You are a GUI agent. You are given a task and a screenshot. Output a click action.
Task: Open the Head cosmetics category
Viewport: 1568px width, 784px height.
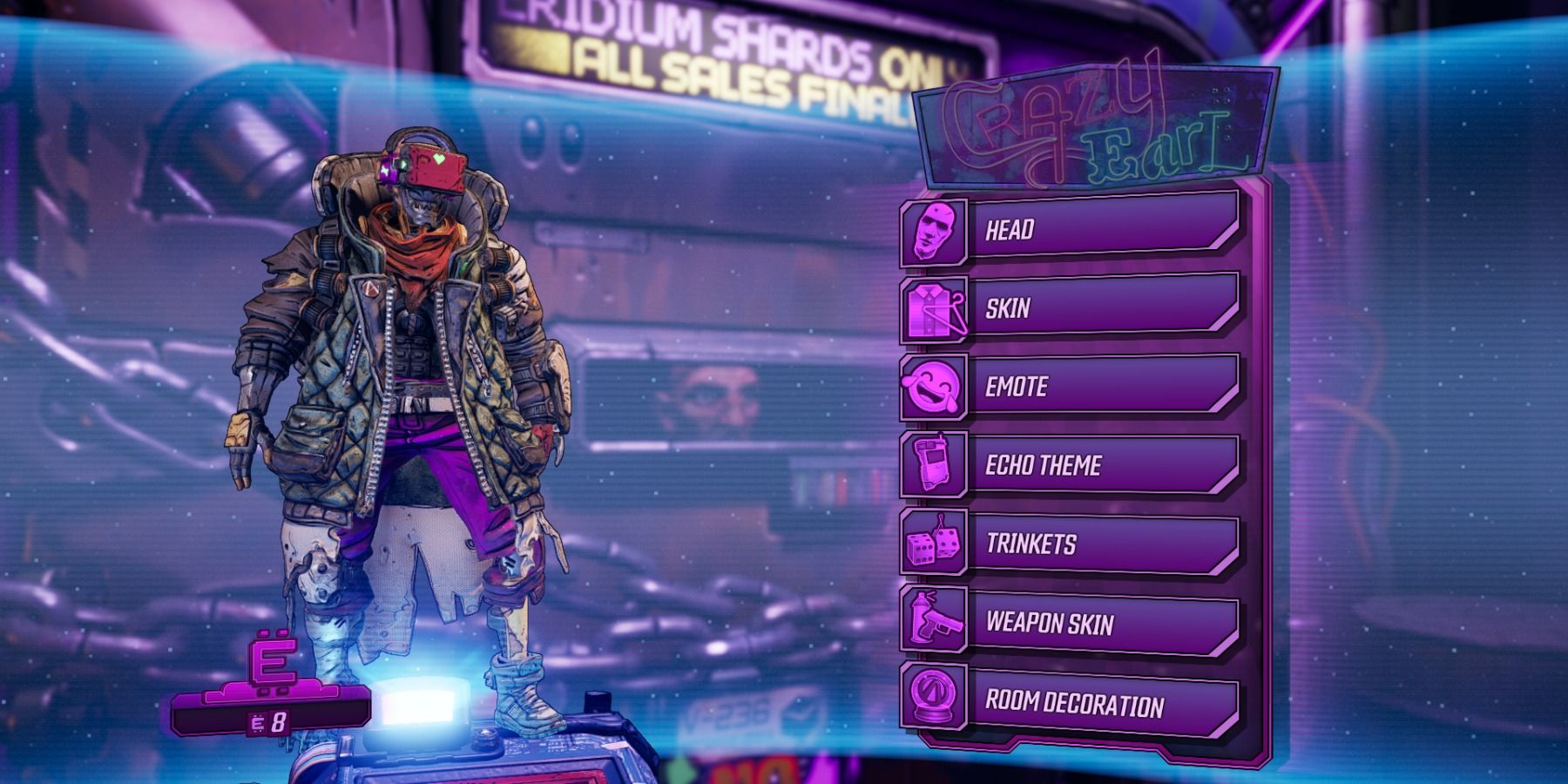1071,230
